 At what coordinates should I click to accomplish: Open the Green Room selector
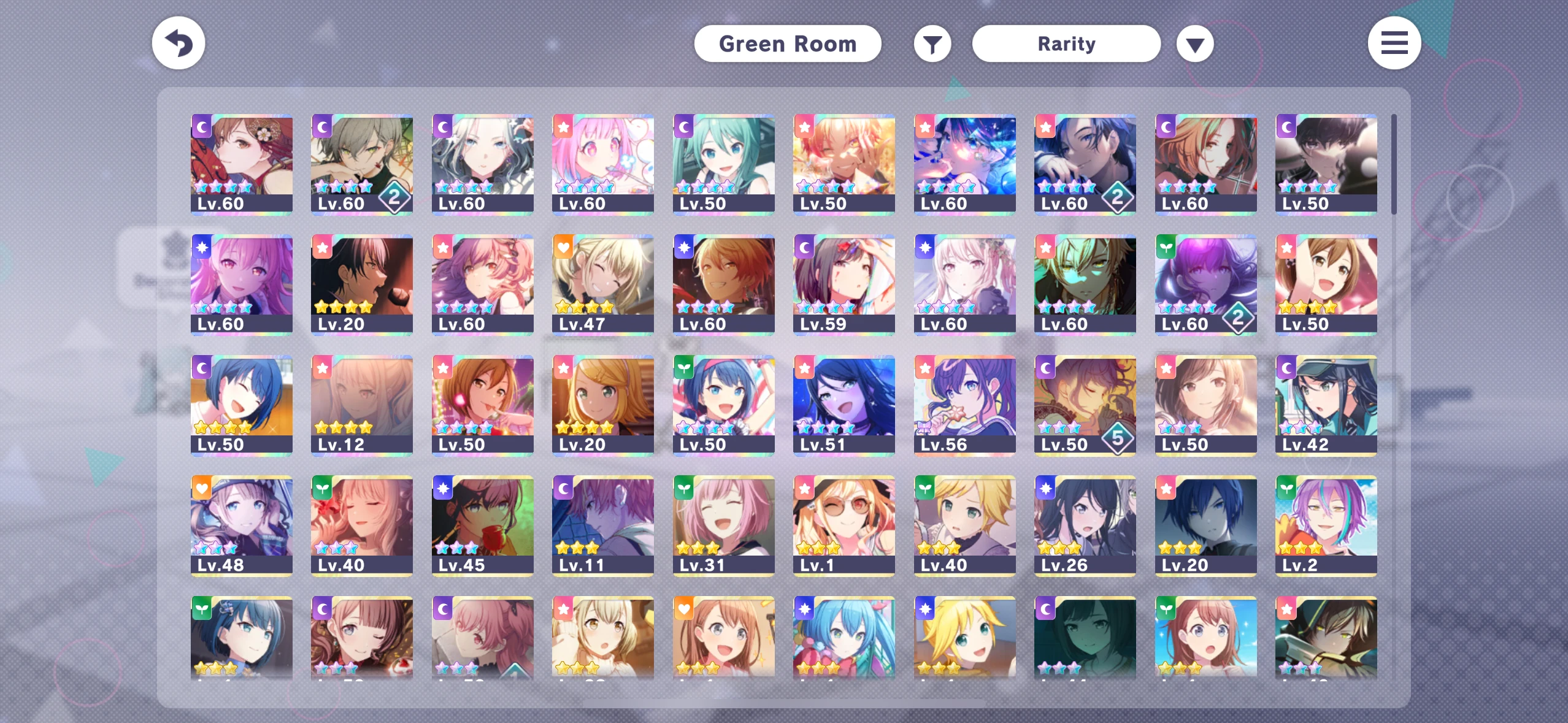(x=788, y=43)
